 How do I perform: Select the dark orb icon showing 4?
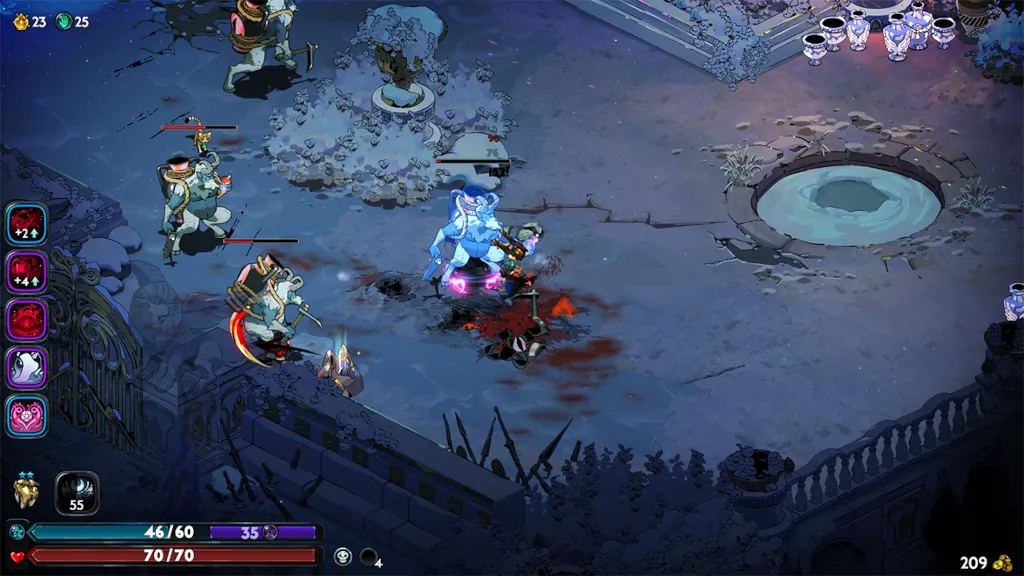click(369, 556)
